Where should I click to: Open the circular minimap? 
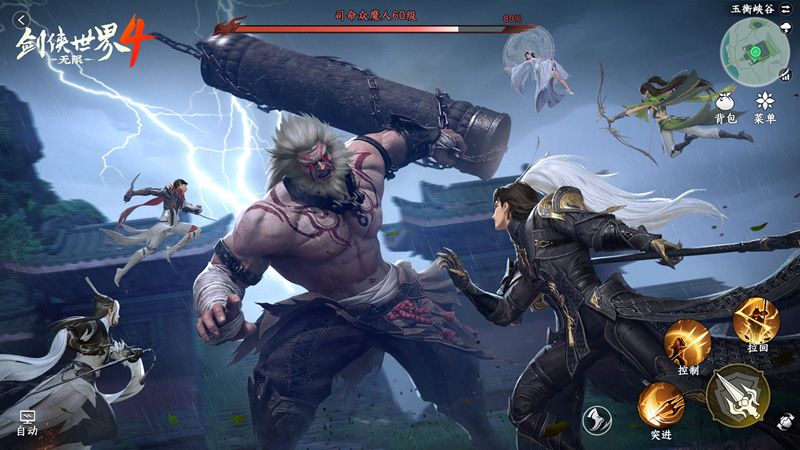pyautogui.click(x=754, y=50)
